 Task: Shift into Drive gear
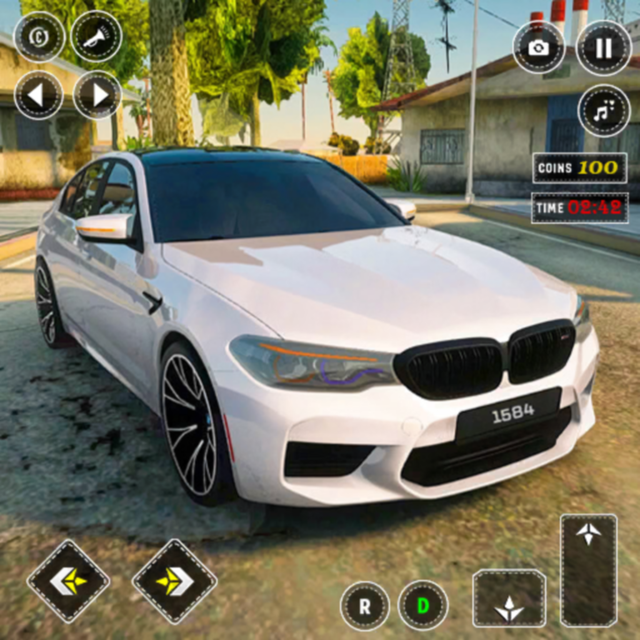pos(423,606)
